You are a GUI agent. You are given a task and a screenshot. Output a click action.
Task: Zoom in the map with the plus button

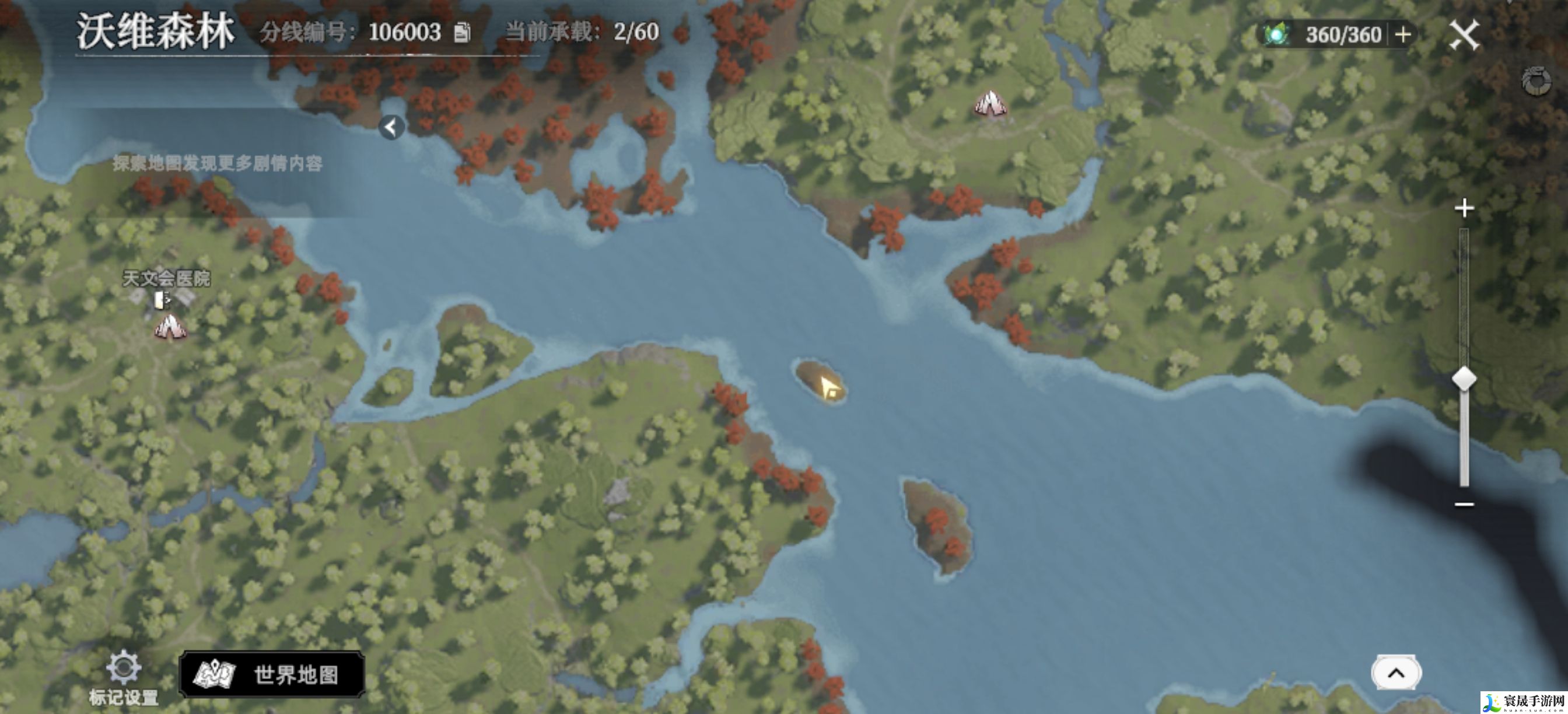coord(1464,208)
